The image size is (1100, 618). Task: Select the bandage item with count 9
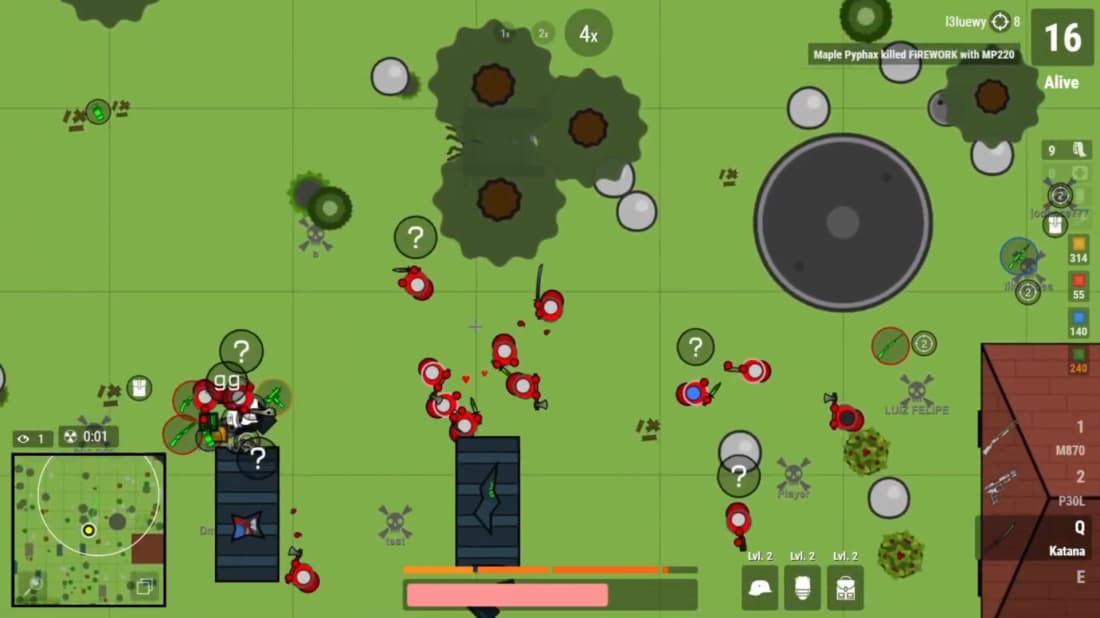[x=1065, y=150]
